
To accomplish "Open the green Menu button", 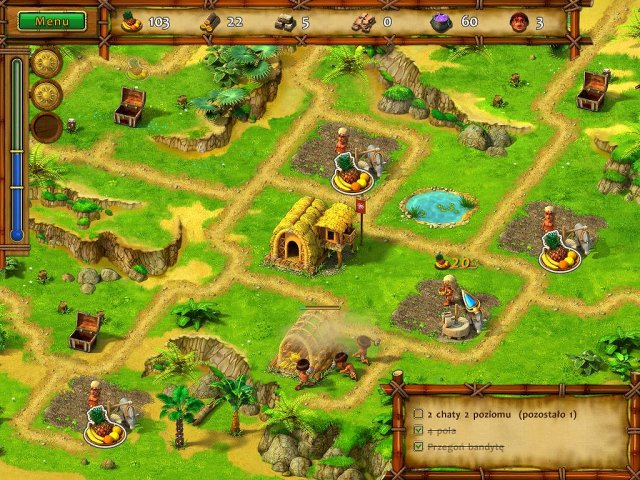I will (x=52, y=20).
